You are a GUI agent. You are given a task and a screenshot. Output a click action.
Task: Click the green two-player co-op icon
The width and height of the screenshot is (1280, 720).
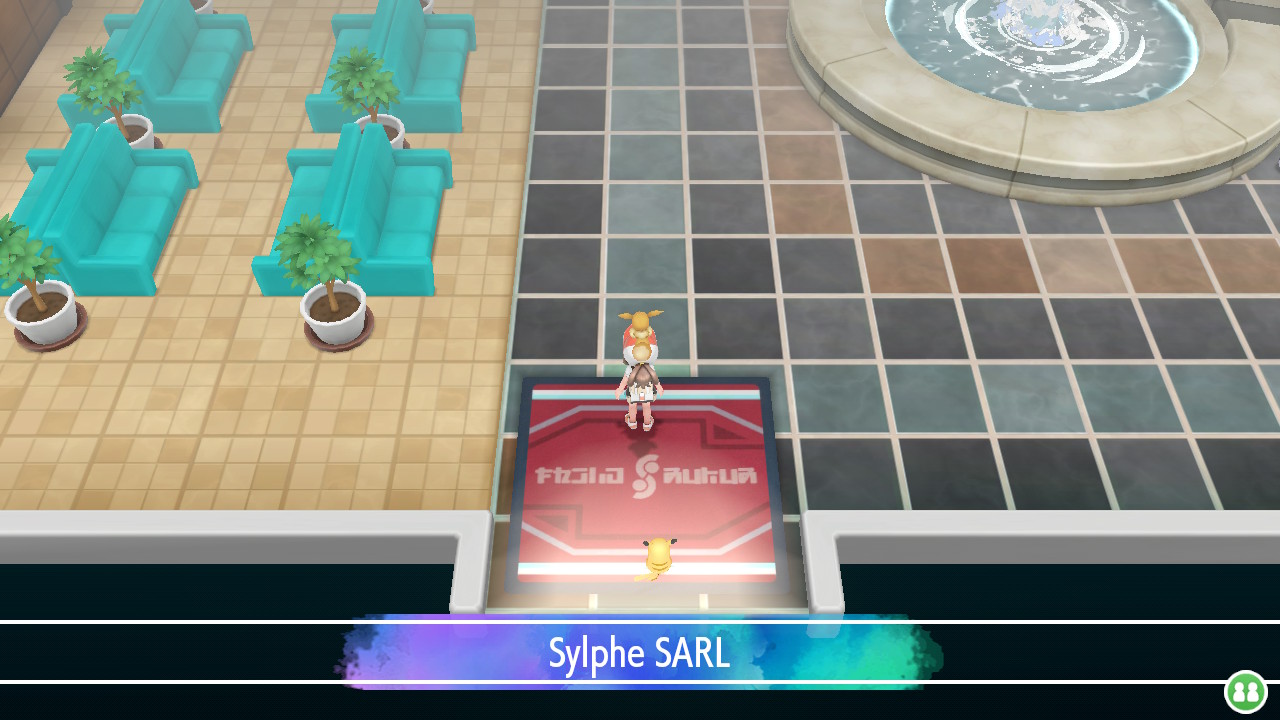click(1245, 691)
